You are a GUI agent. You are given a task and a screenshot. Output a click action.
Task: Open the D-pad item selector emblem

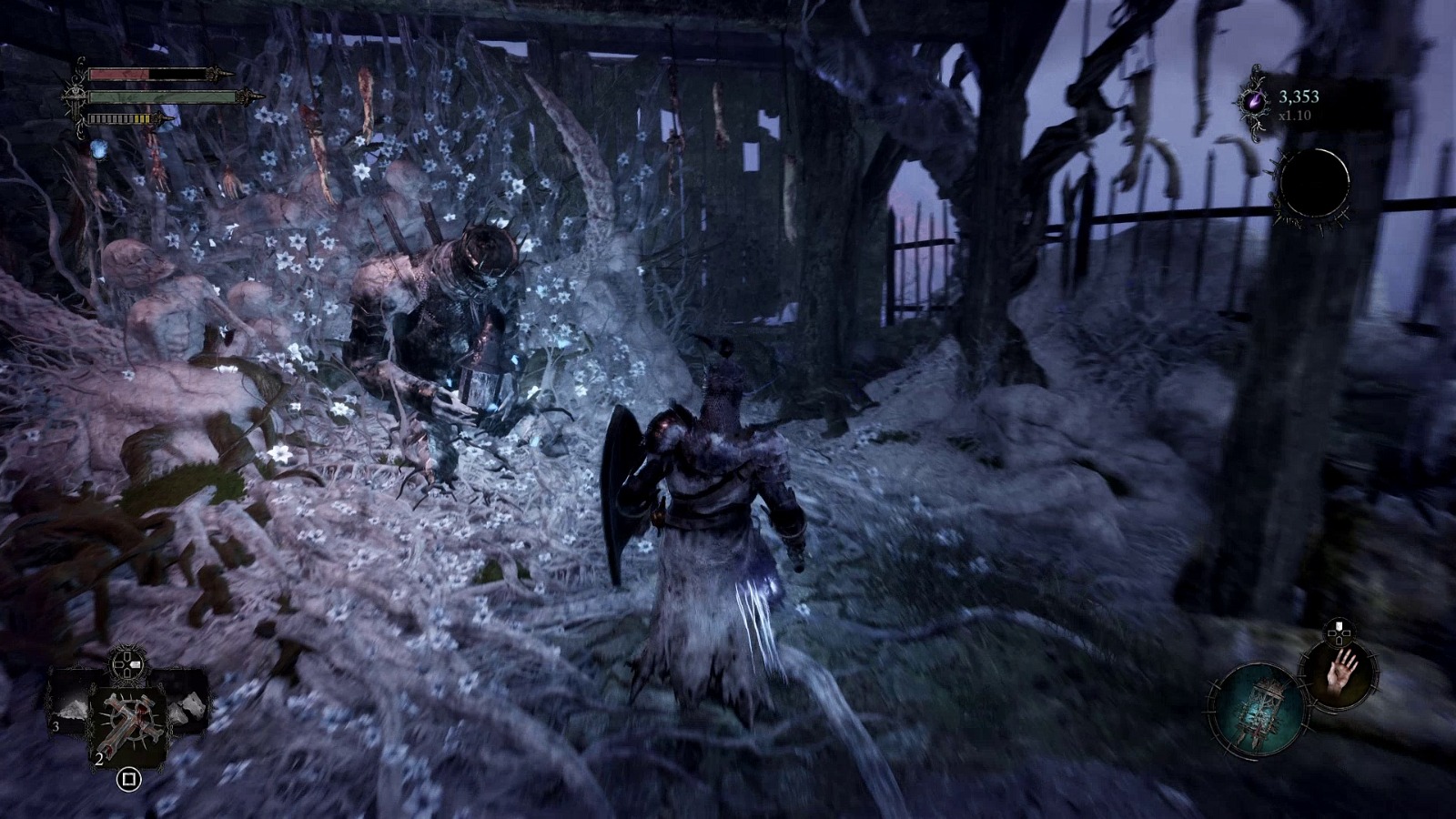127,662
